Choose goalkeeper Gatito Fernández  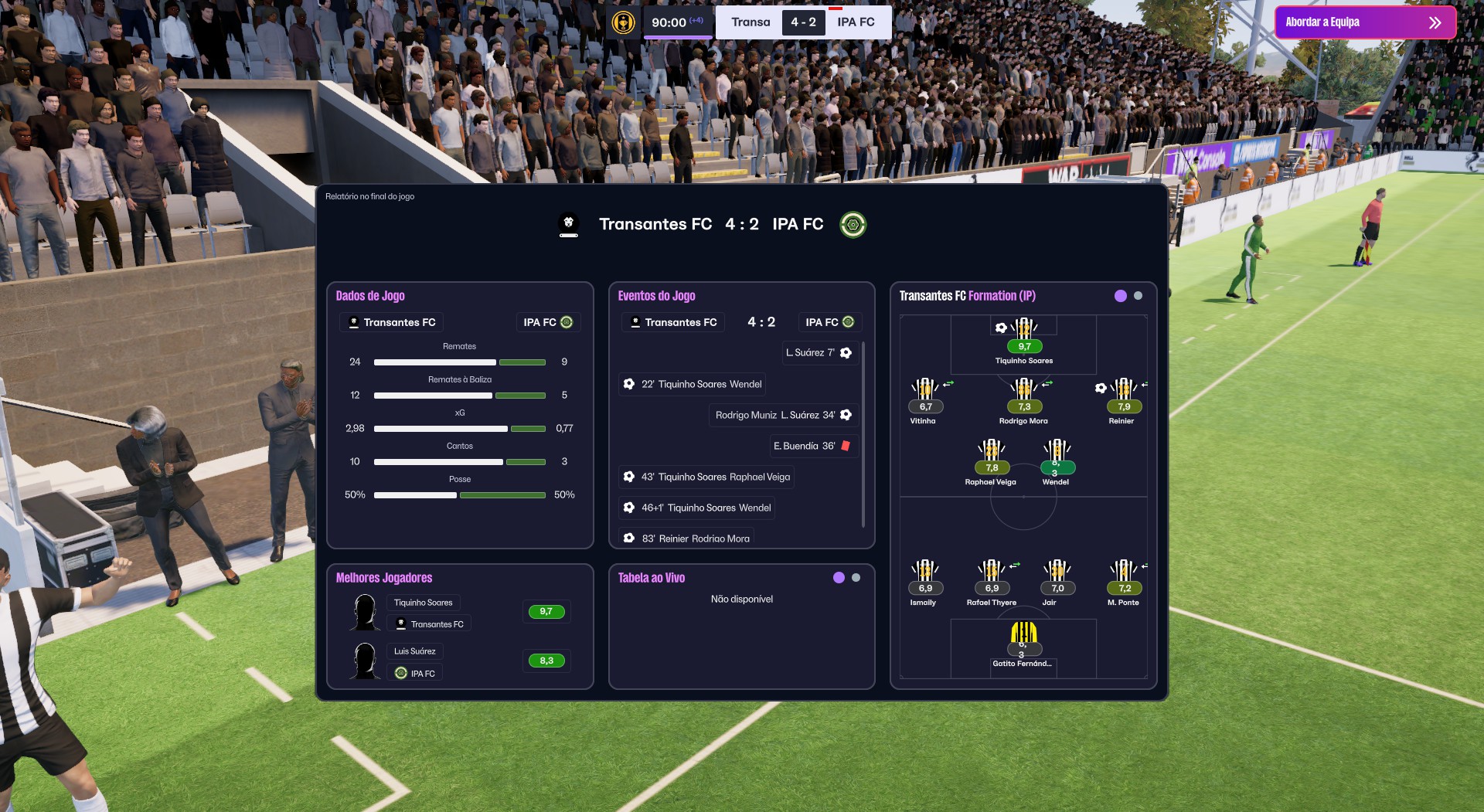(x=1023, y=638)
